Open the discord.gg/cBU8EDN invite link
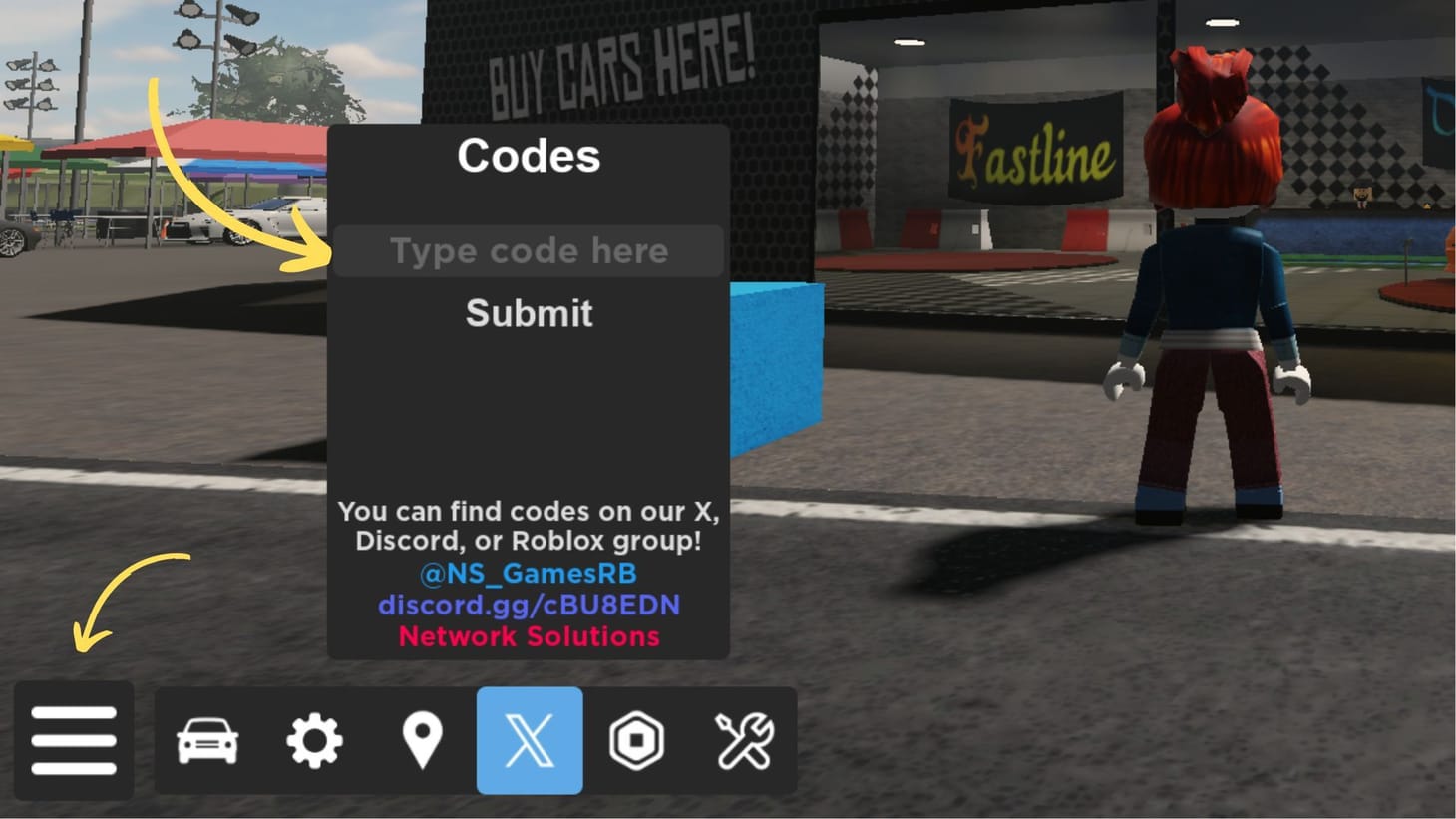 click(x=529, y=605)
